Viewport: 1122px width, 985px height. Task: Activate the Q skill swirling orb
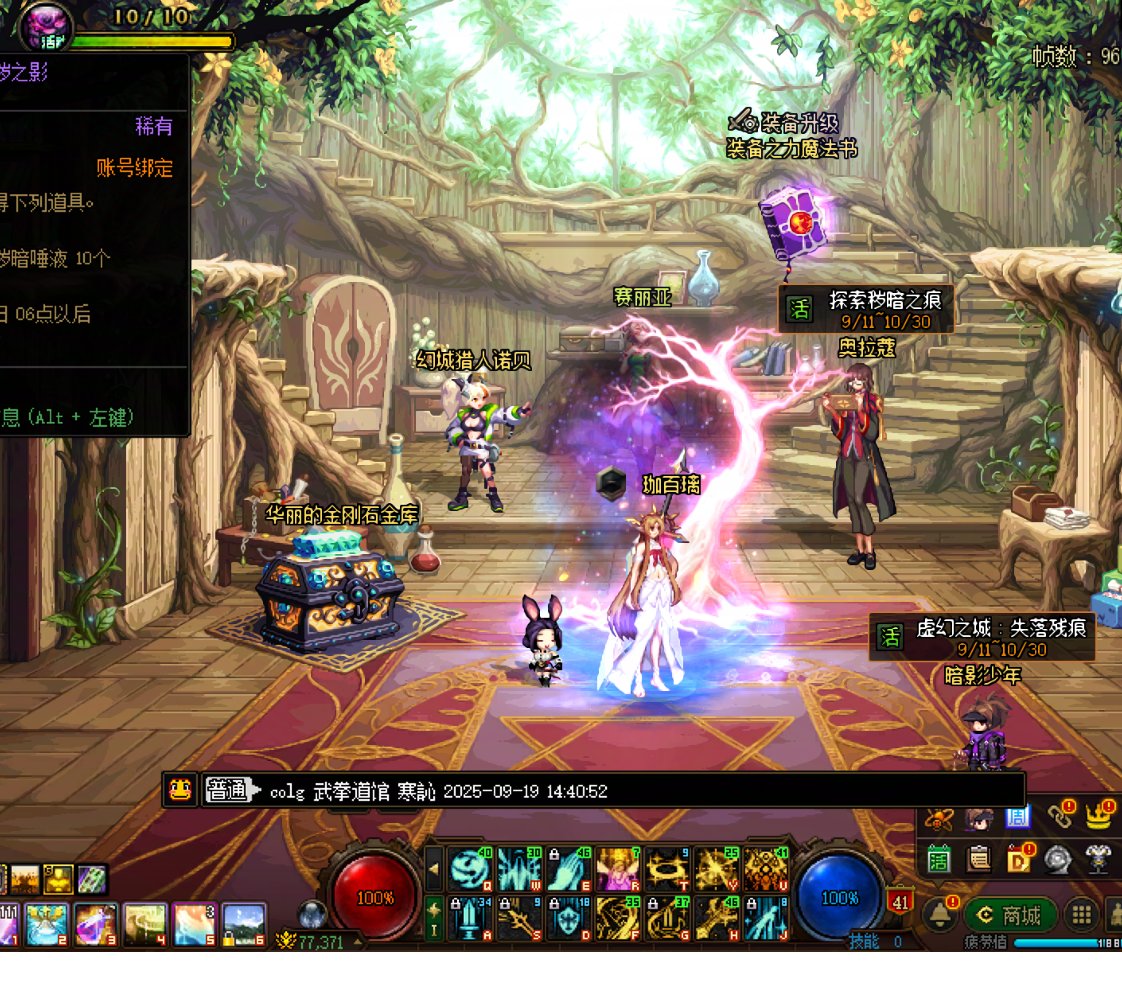pyautogui.click(x=468, y=869)
